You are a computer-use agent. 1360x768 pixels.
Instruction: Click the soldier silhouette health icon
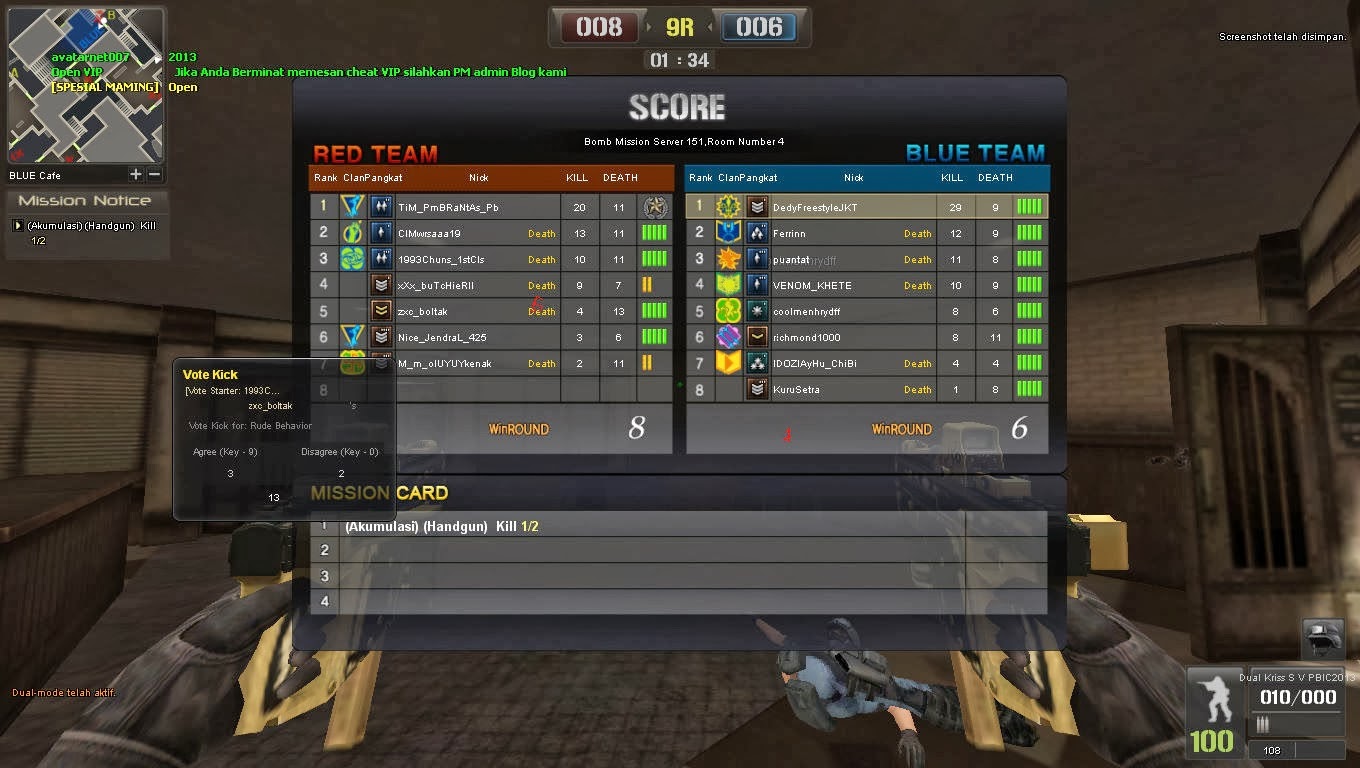click(1214, 700)
